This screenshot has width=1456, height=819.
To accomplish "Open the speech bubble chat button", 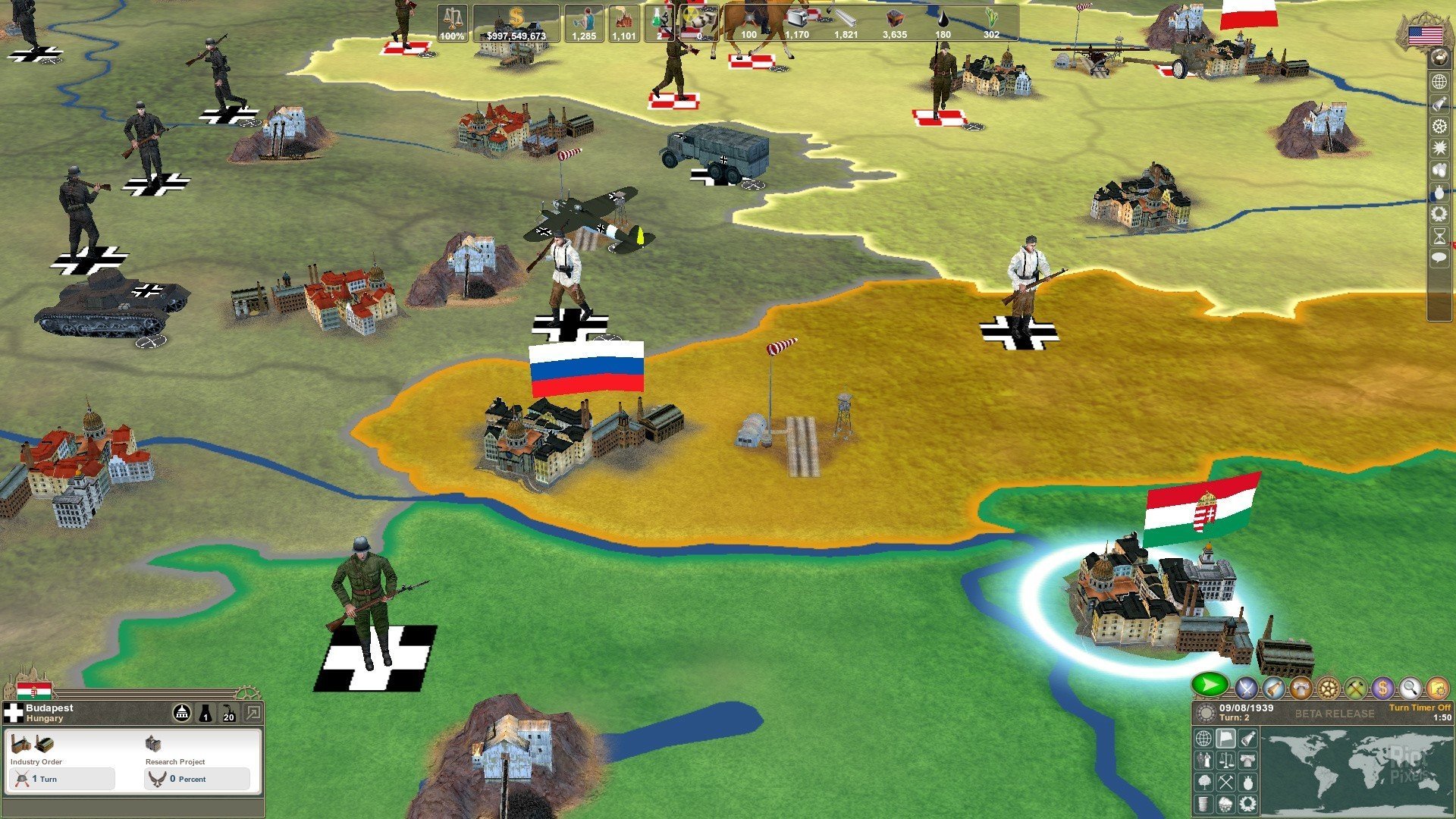I will click(1439, 259).
